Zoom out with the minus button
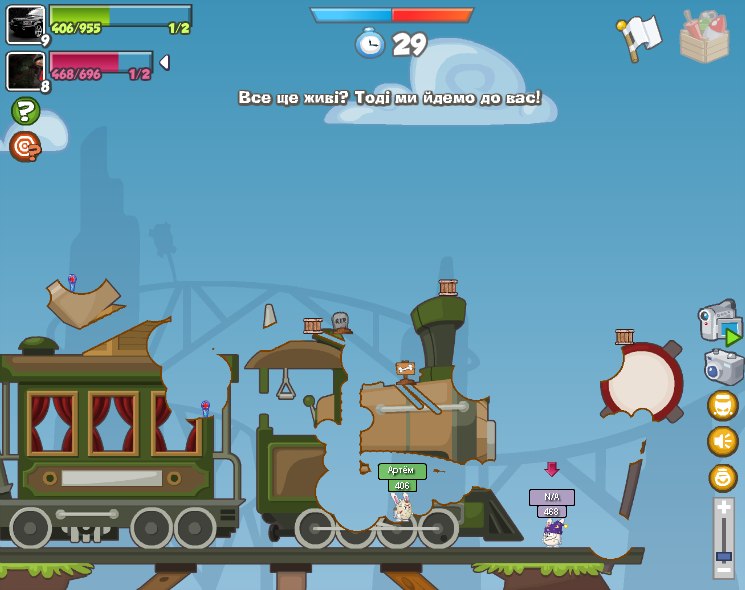 (x=723, y=569)
